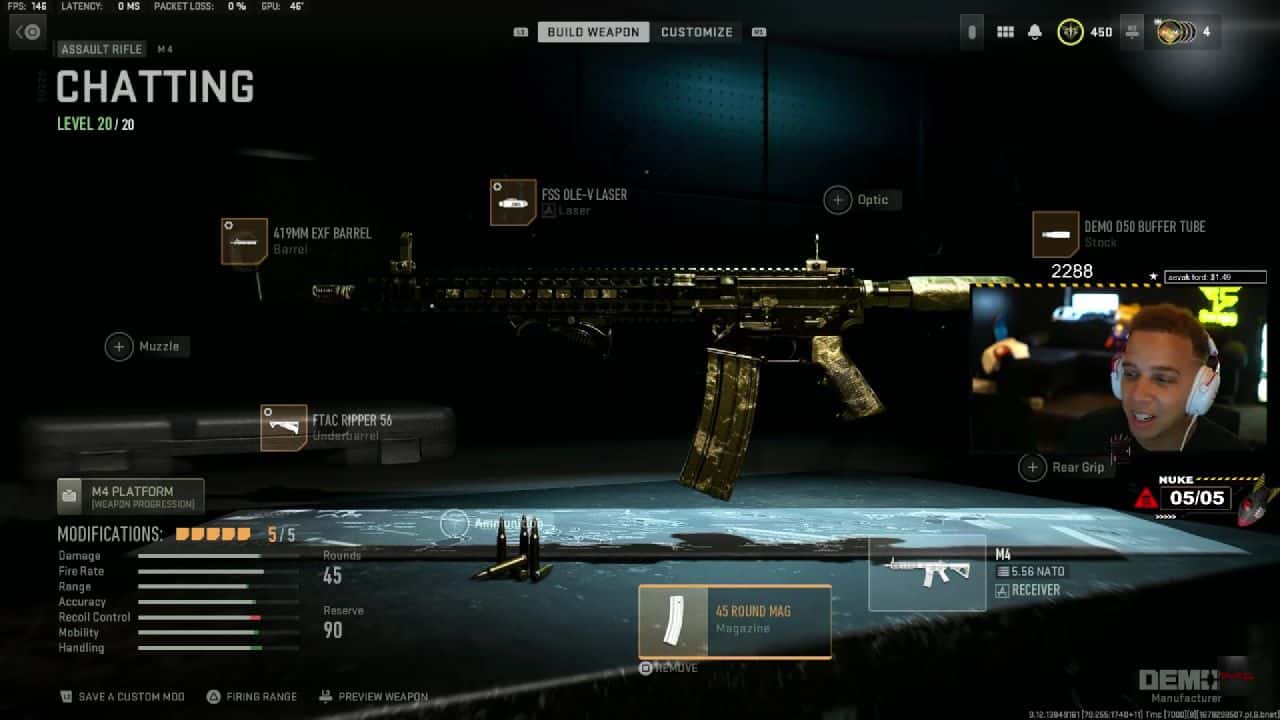Open the apps grid icon

pyautogui.click(x=1005, y=31)
